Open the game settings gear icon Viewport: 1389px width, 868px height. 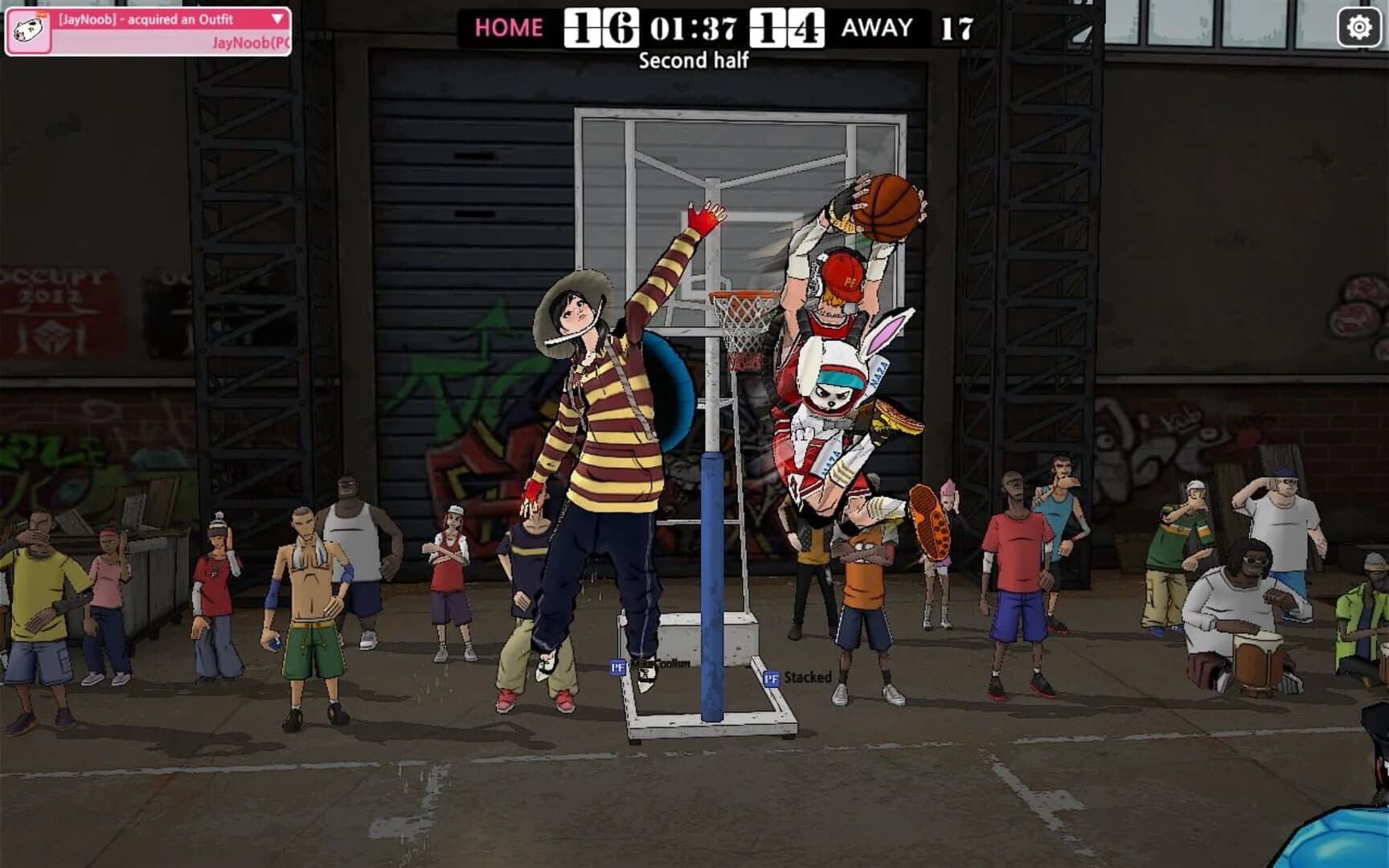tap(1358, 27)
